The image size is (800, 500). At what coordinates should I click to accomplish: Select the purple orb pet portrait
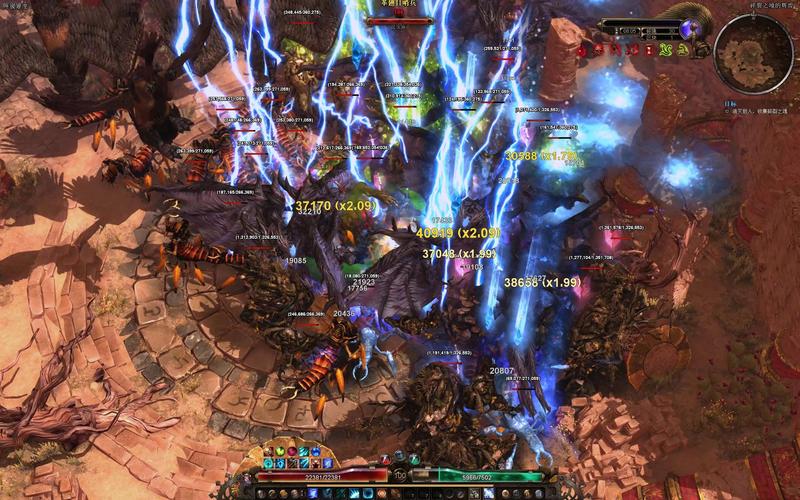[x=689, y=29]
